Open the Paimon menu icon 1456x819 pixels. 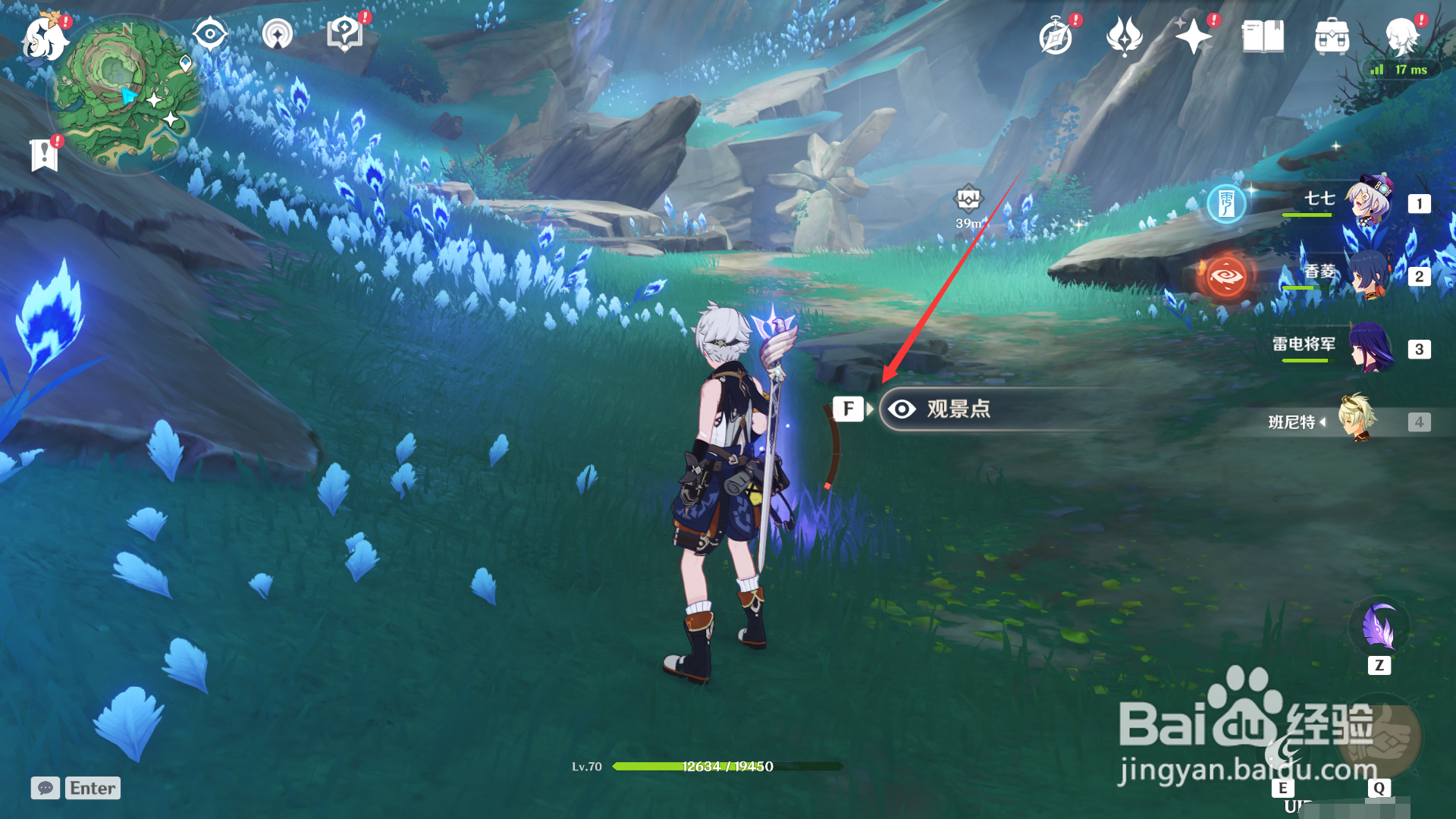coord(44,38)
